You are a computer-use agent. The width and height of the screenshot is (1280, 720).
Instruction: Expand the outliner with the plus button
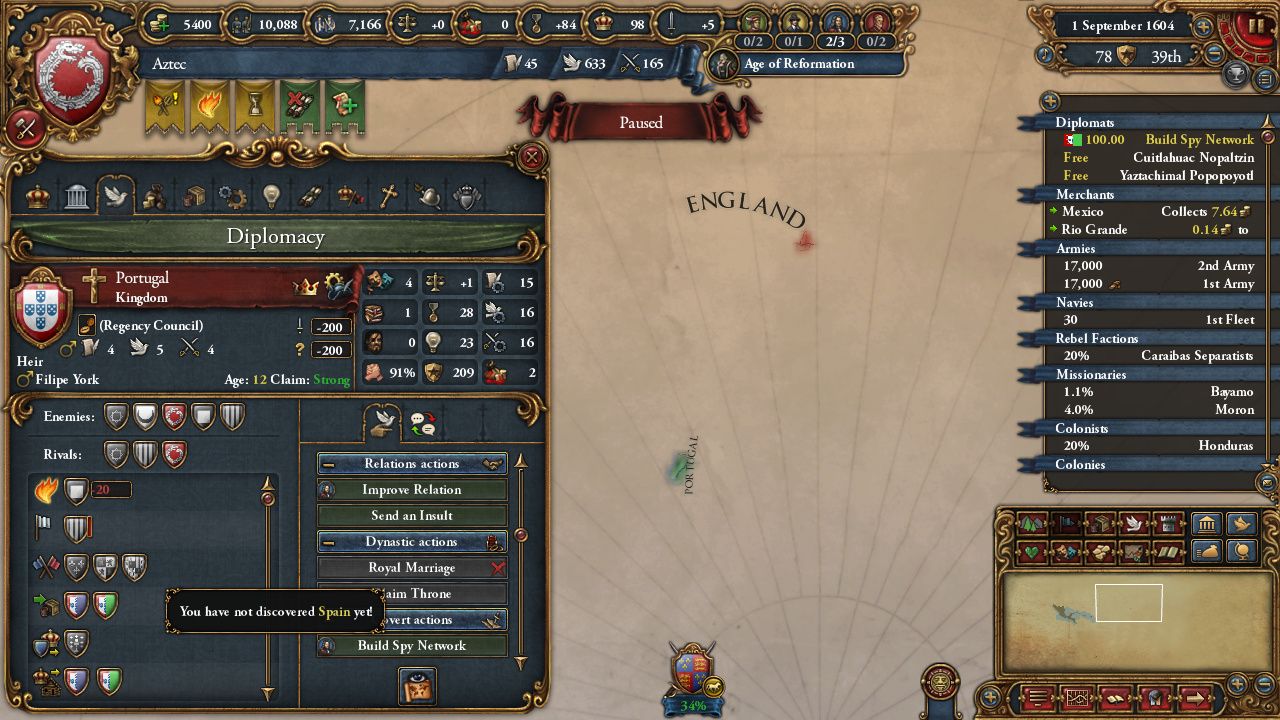coord(1048,101)
